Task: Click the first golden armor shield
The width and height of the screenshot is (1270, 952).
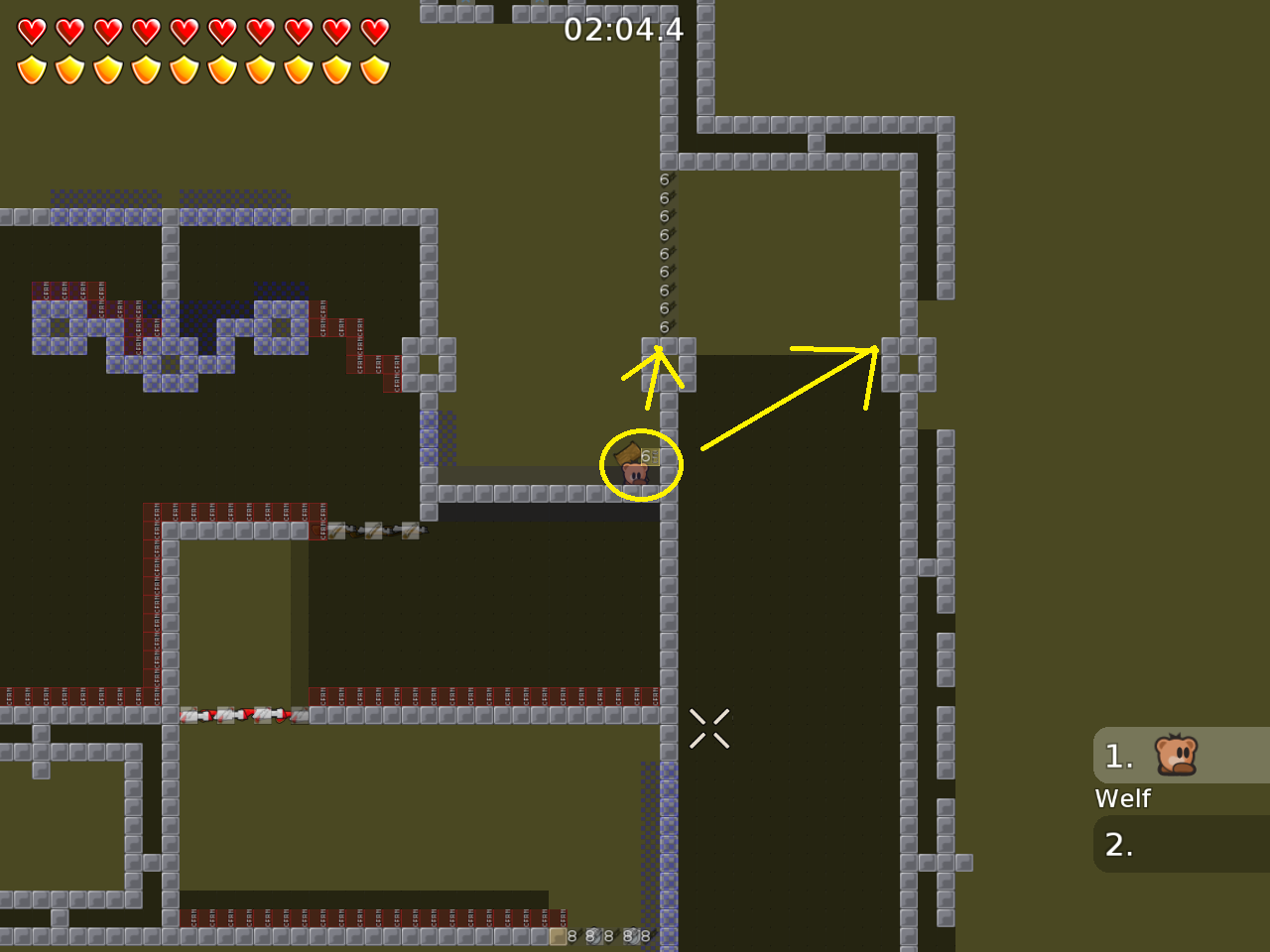Action: [x=33, y=69]
